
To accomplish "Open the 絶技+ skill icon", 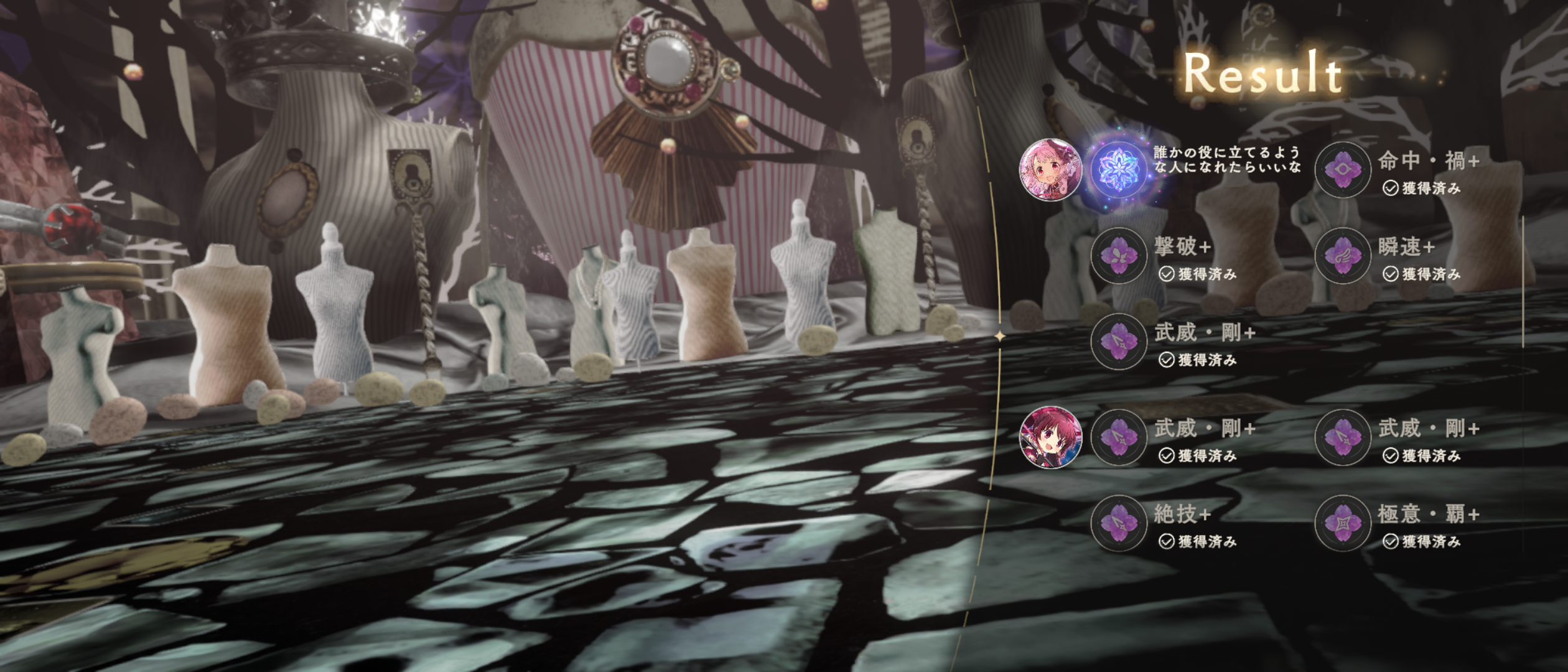I will (x=1119, y=523).
